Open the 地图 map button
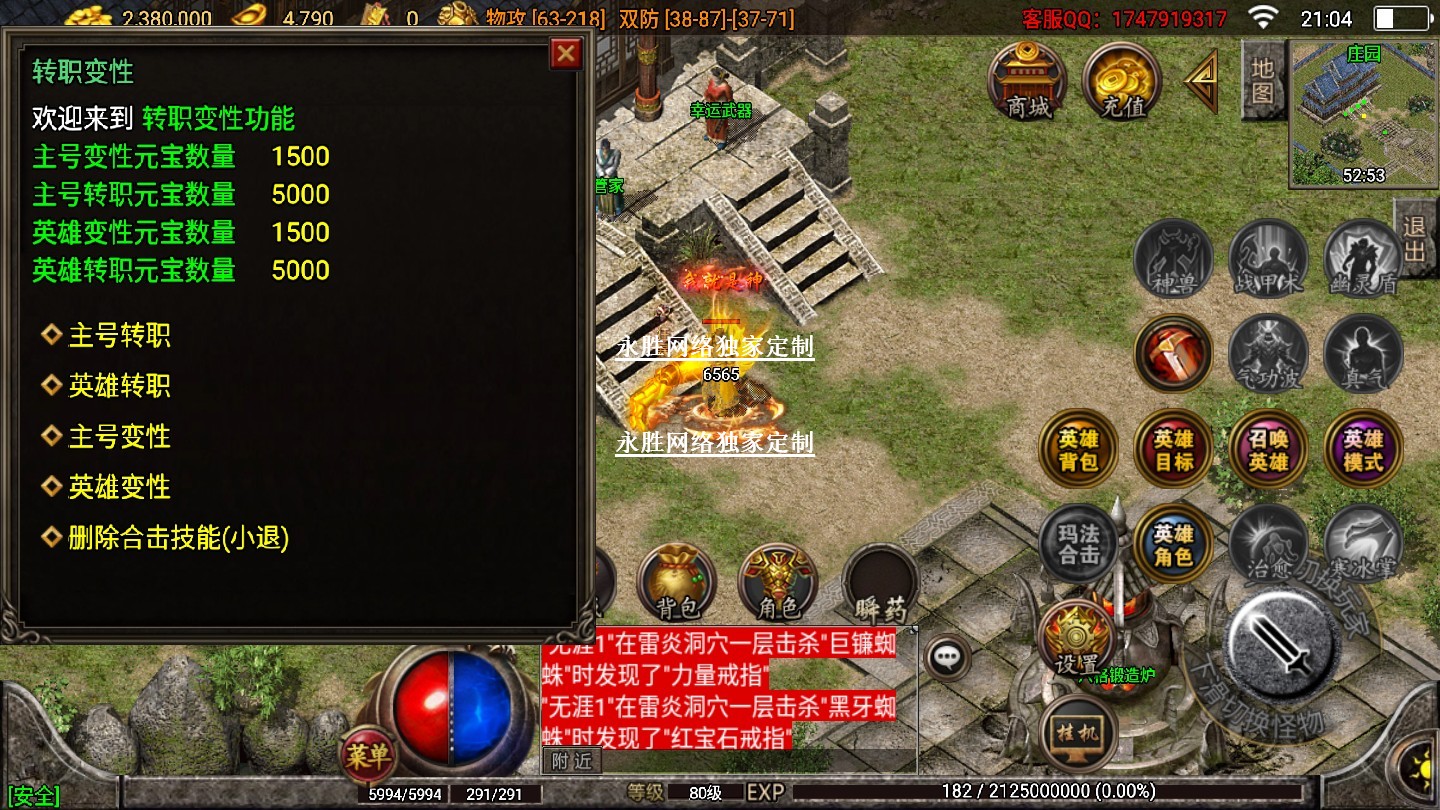The height and width of the screenshot is (810, 1440). click(x=1263, y=80)
